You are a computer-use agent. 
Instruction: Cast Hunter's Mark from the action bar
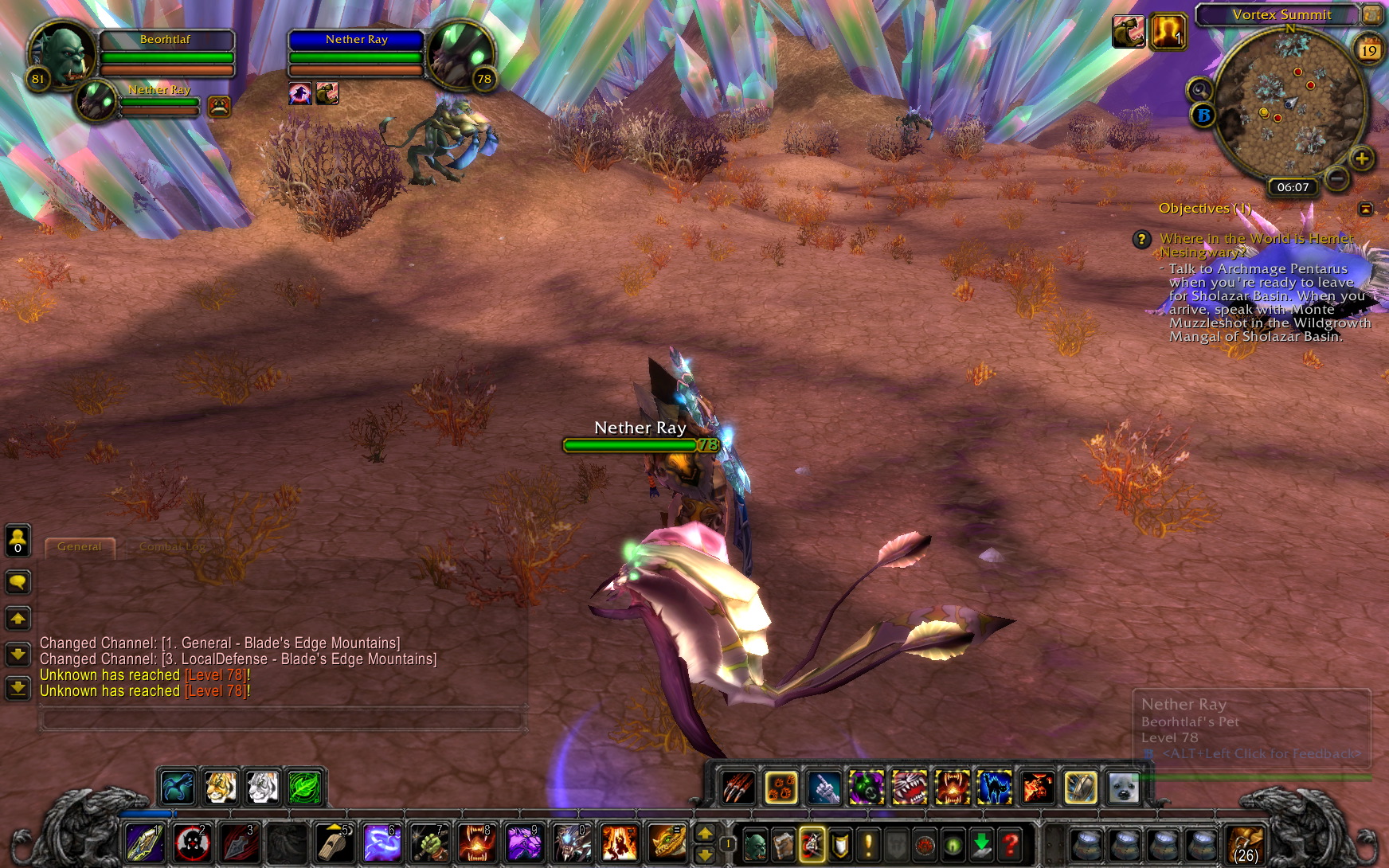click(x=191, y=844)
